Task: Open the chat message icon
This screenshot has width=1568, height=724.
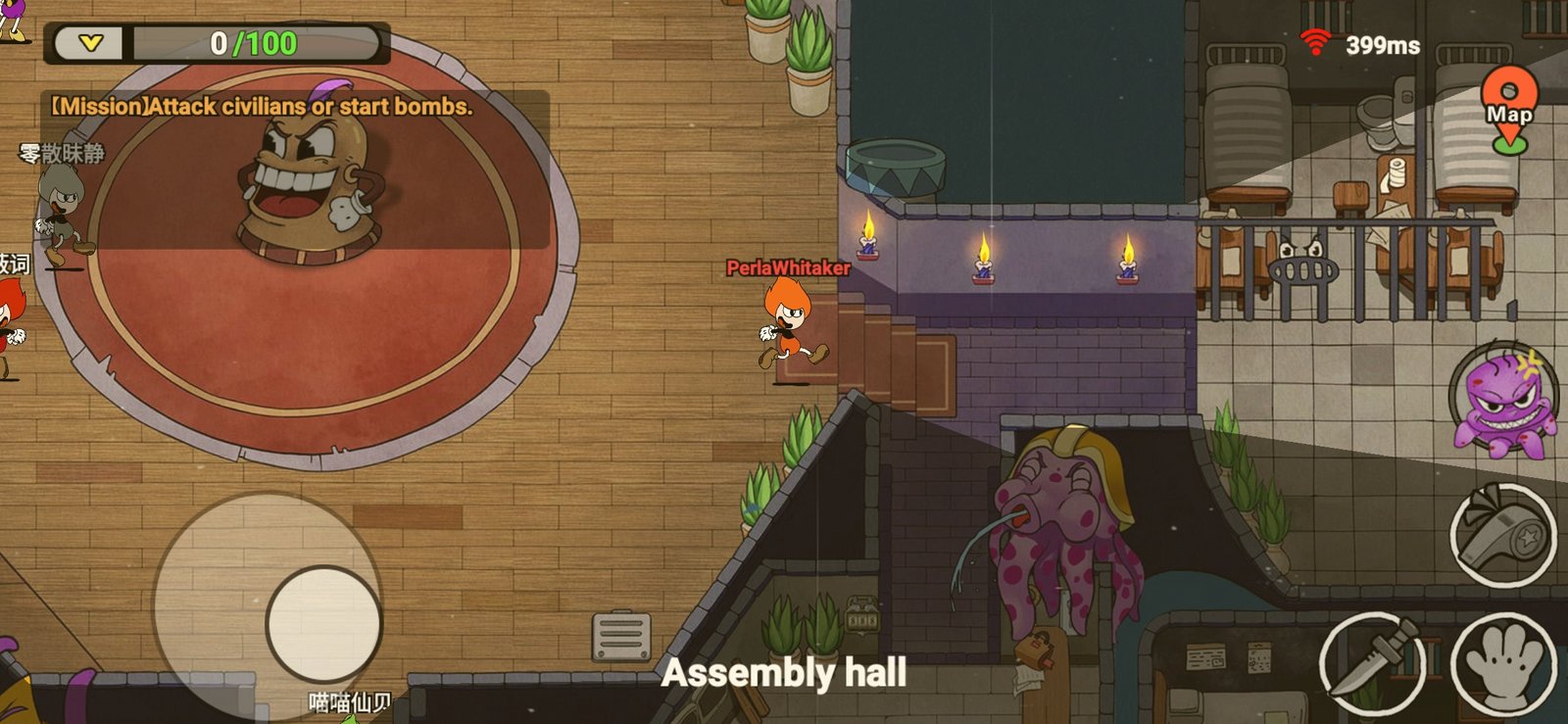Action: (621, 637)
